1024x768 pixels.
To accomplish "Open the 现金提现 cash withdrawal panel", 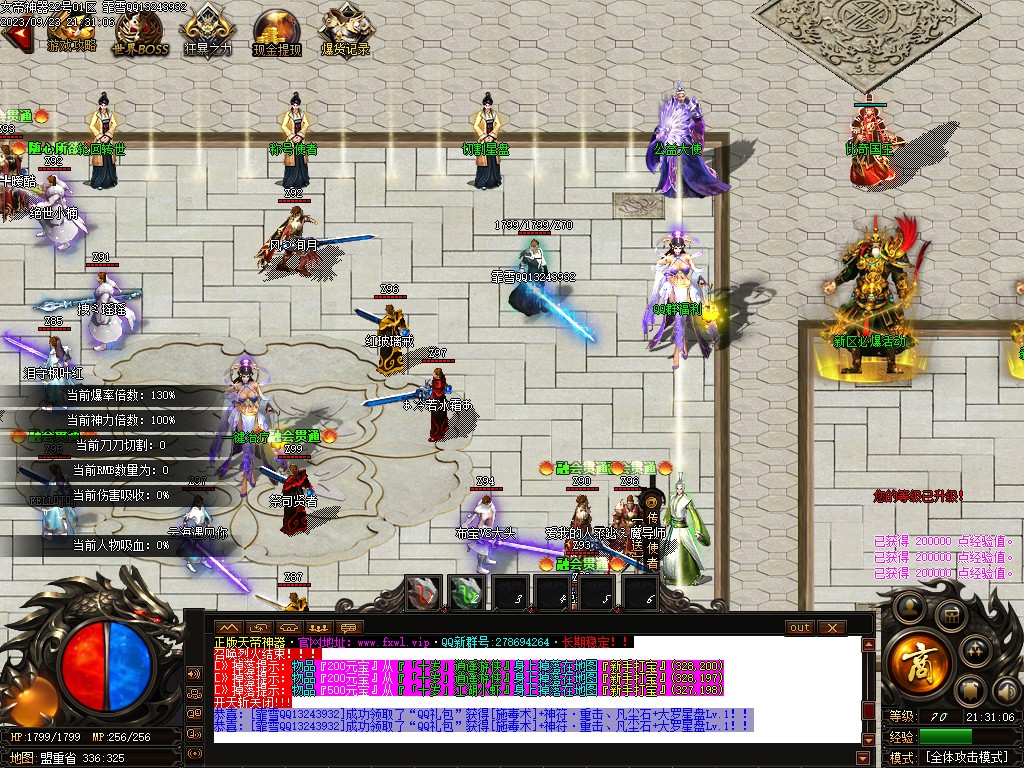I will (x=276, y=33).
